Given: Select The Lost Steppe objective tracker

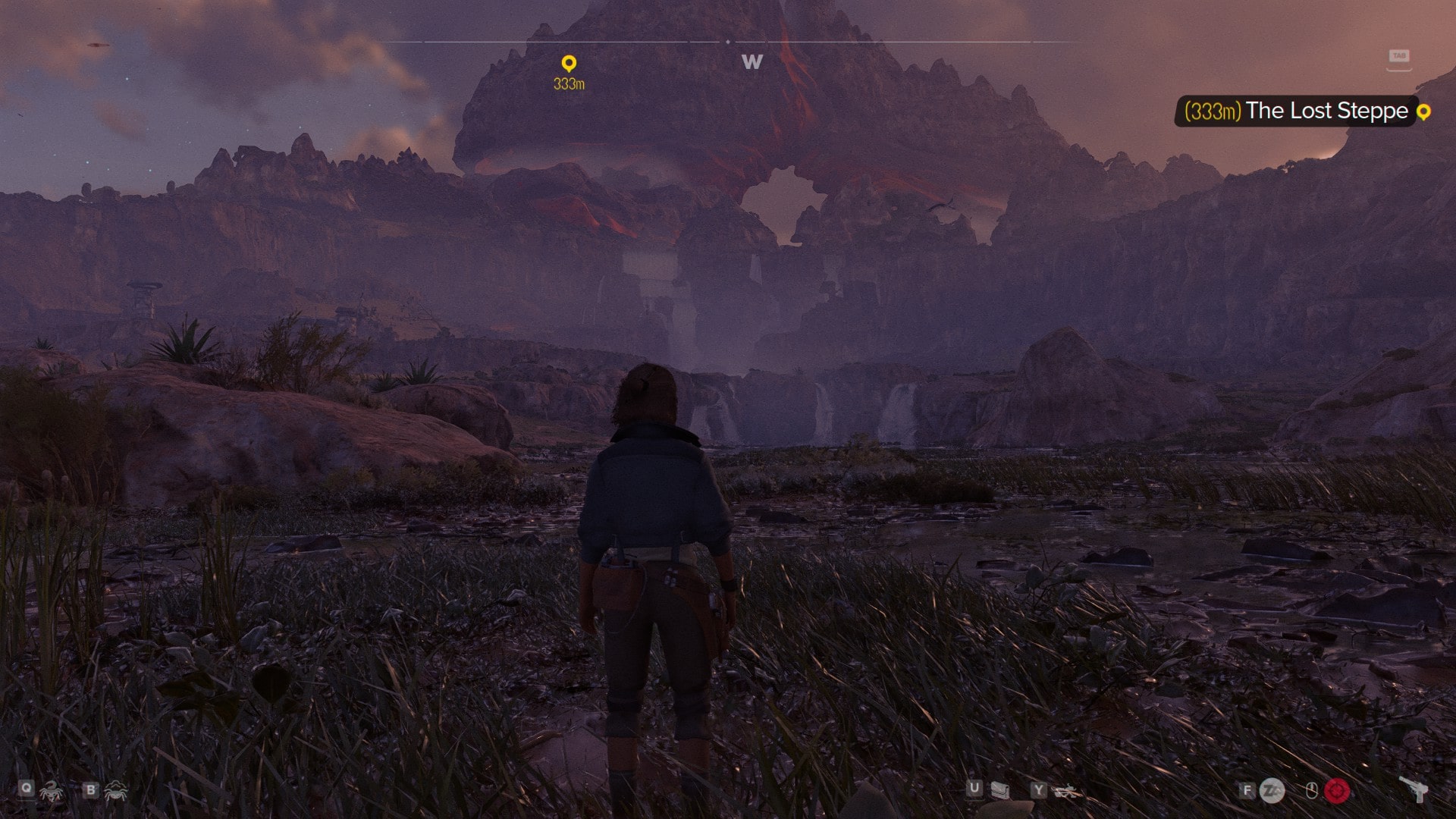Looking at the screenshot, I should click(x=1297, y=111).
